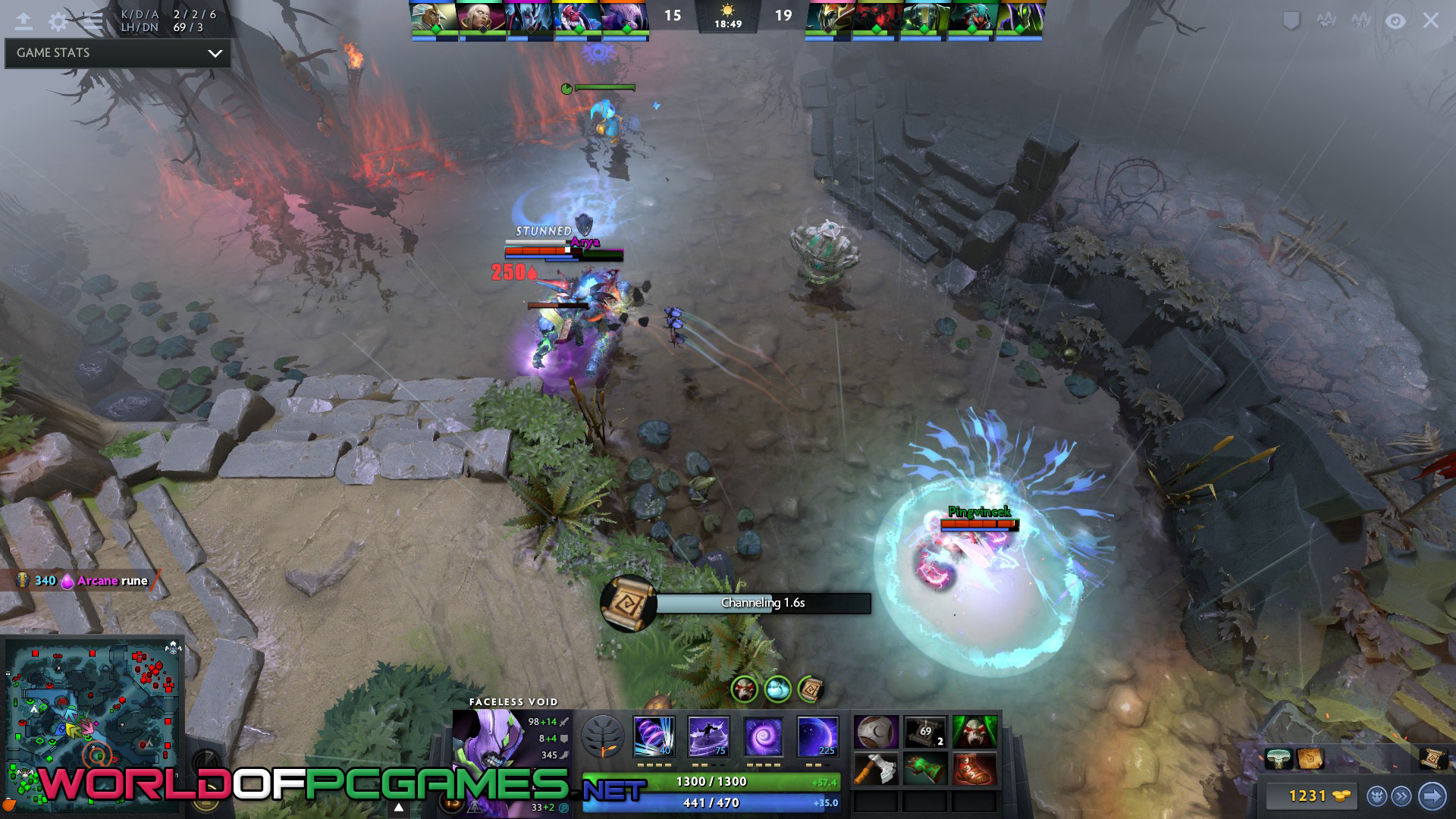The image size is (1456, 819).
Task: Open the settings gear menu
Action: click(58, 21)
